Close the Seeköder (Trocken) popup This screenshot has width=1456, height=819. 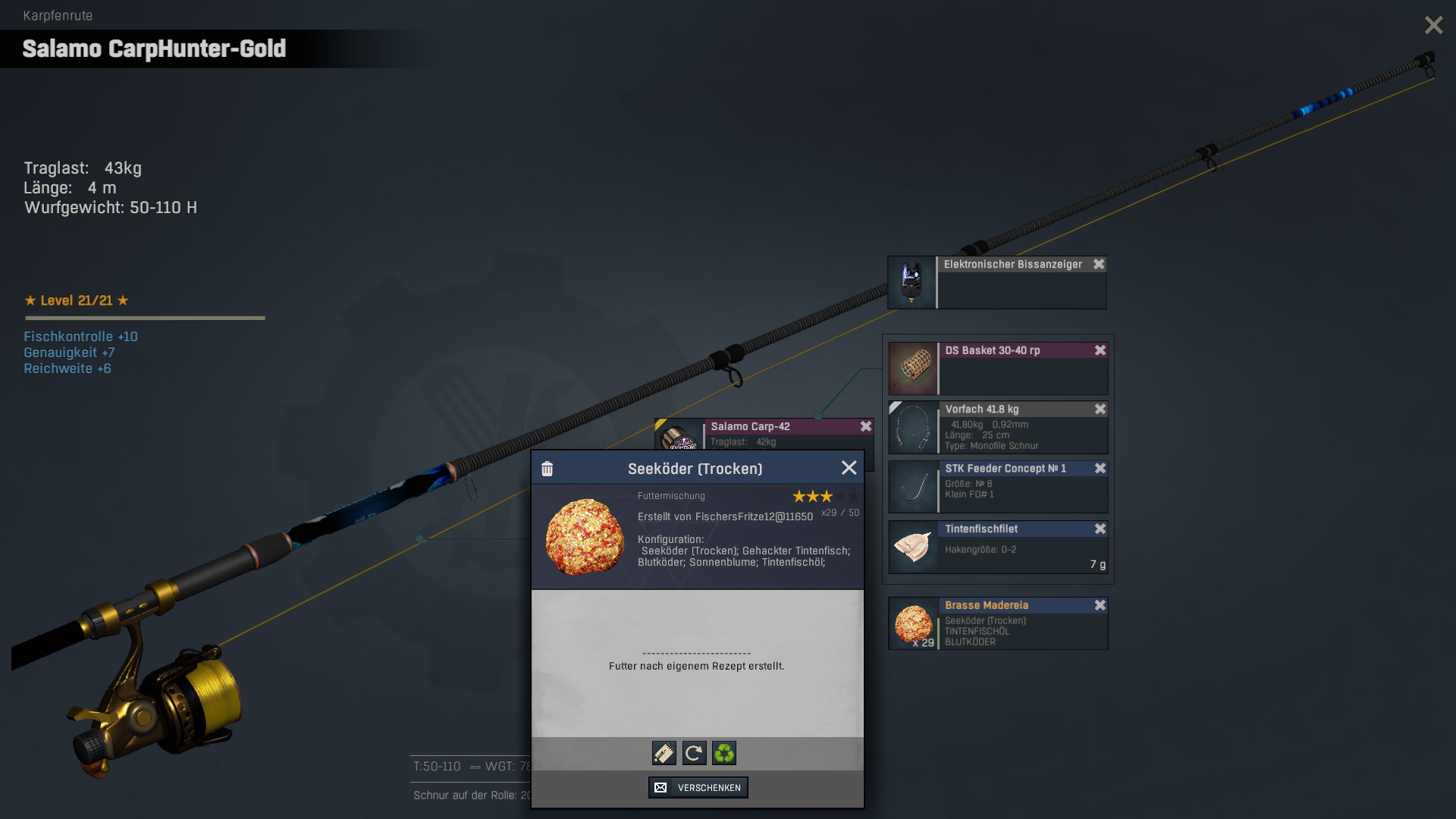pyautogui.click(x=849, y=468)
